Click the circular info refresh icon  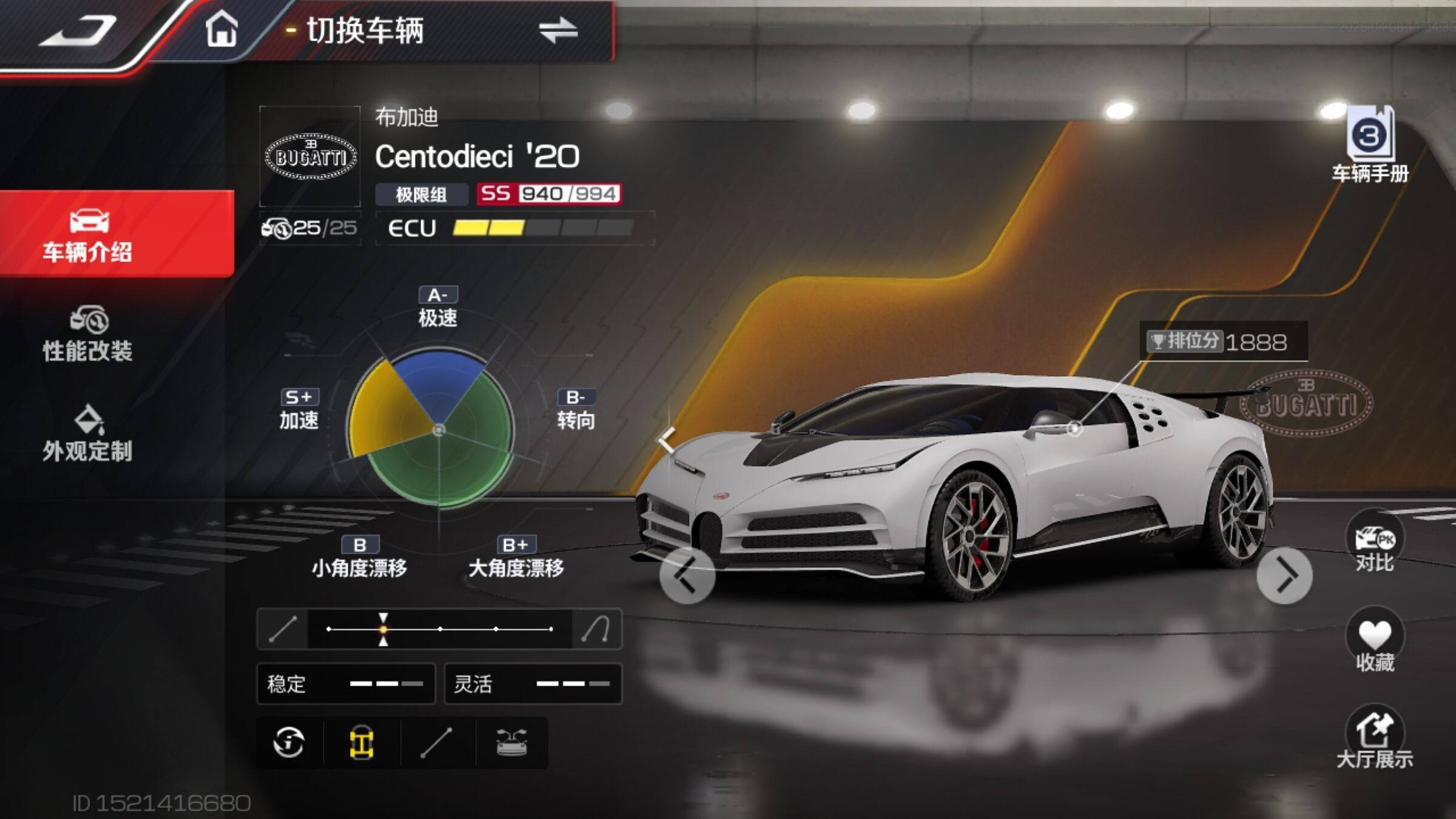pyautogui.click(x=289, y=743)
